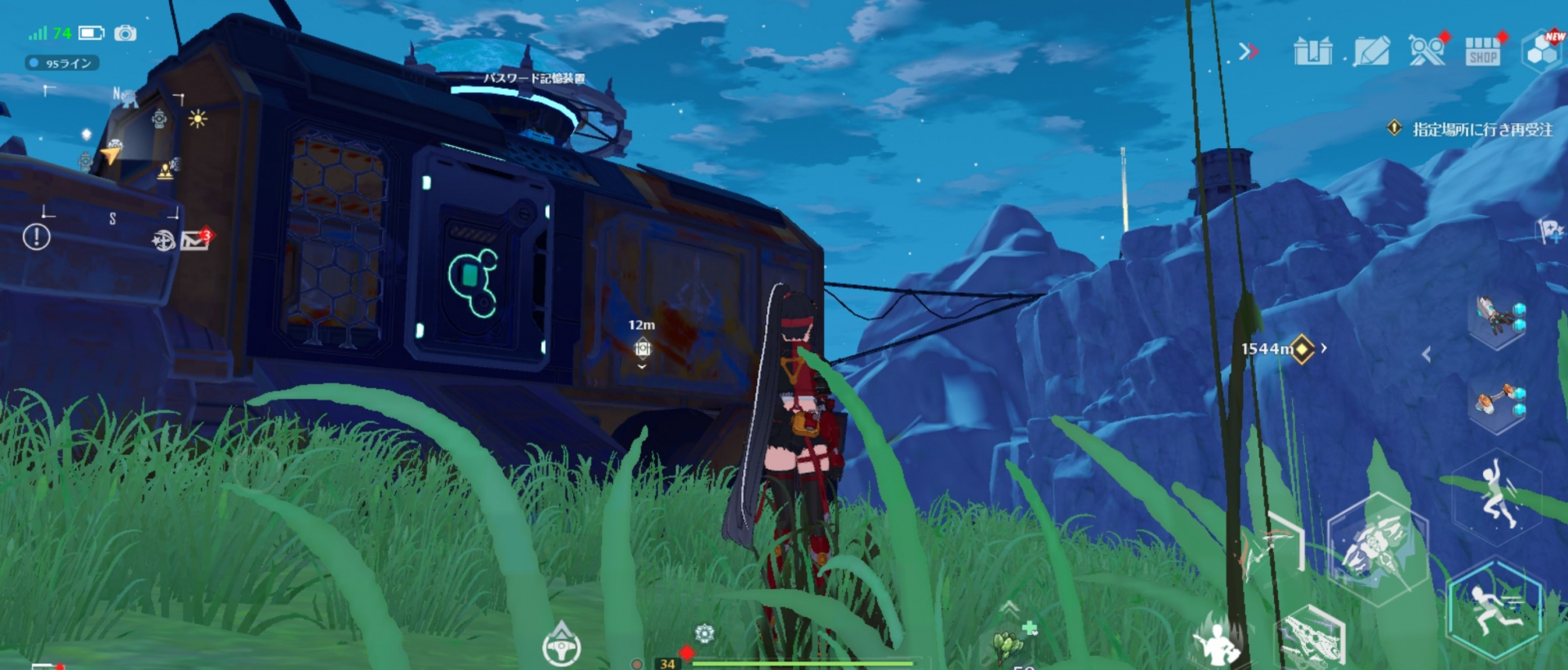Open the mailbox with 3 unread
Screen dimensions: 1568x670
(x=194, y=240)
